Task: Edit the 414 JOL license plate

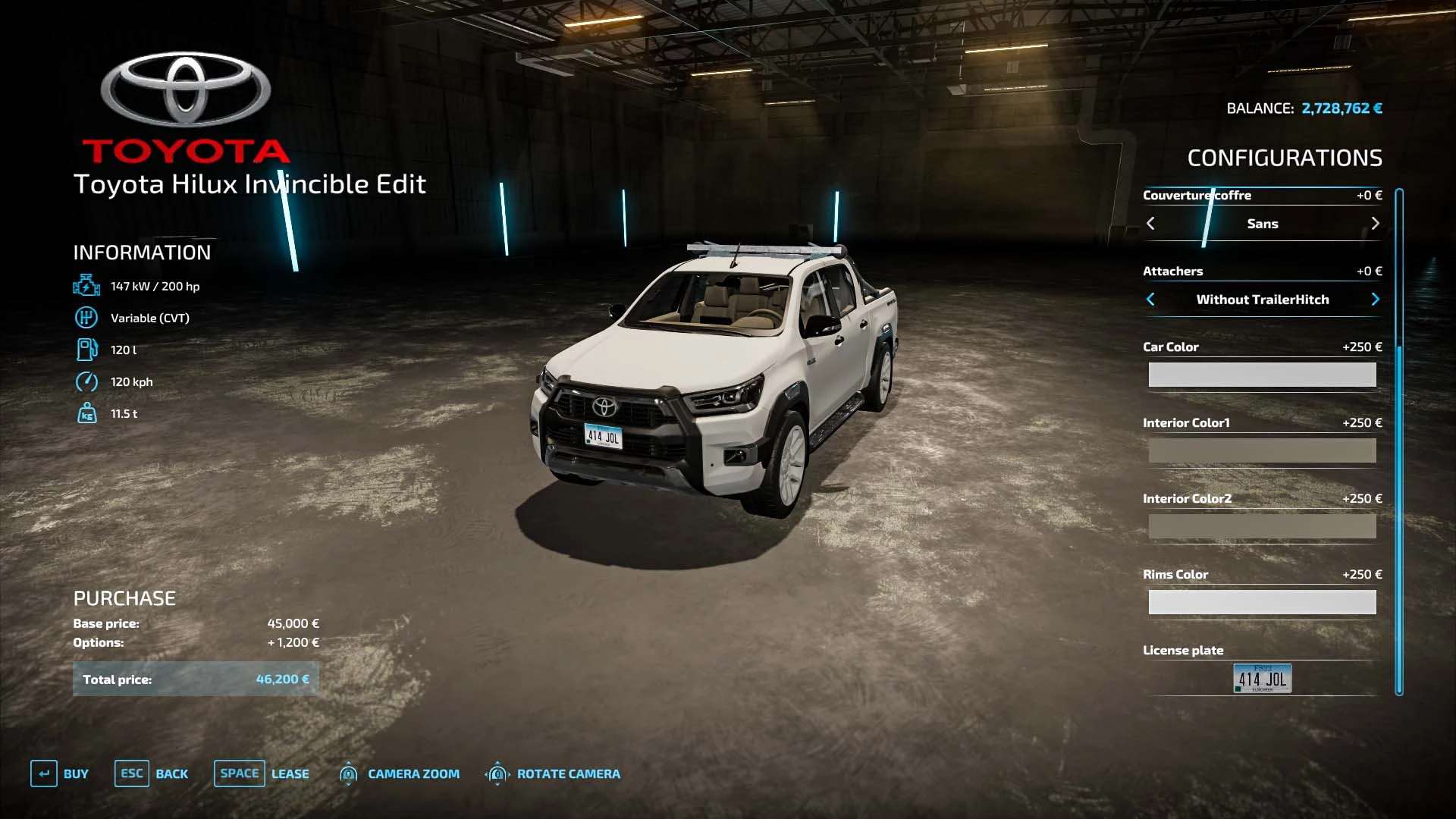Action: (1262, 678)
